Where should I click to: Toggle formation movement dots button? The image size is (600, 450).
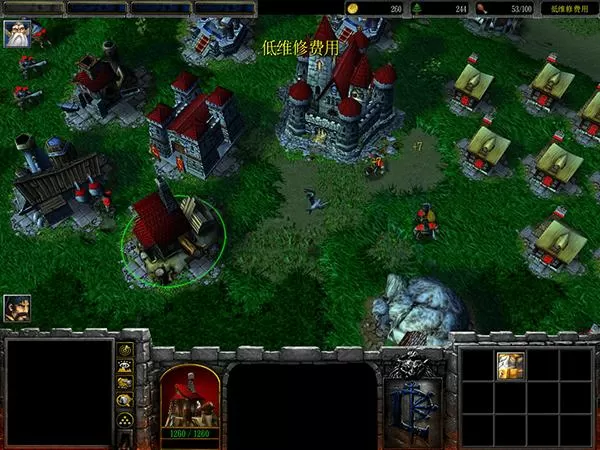click(126, 420)
